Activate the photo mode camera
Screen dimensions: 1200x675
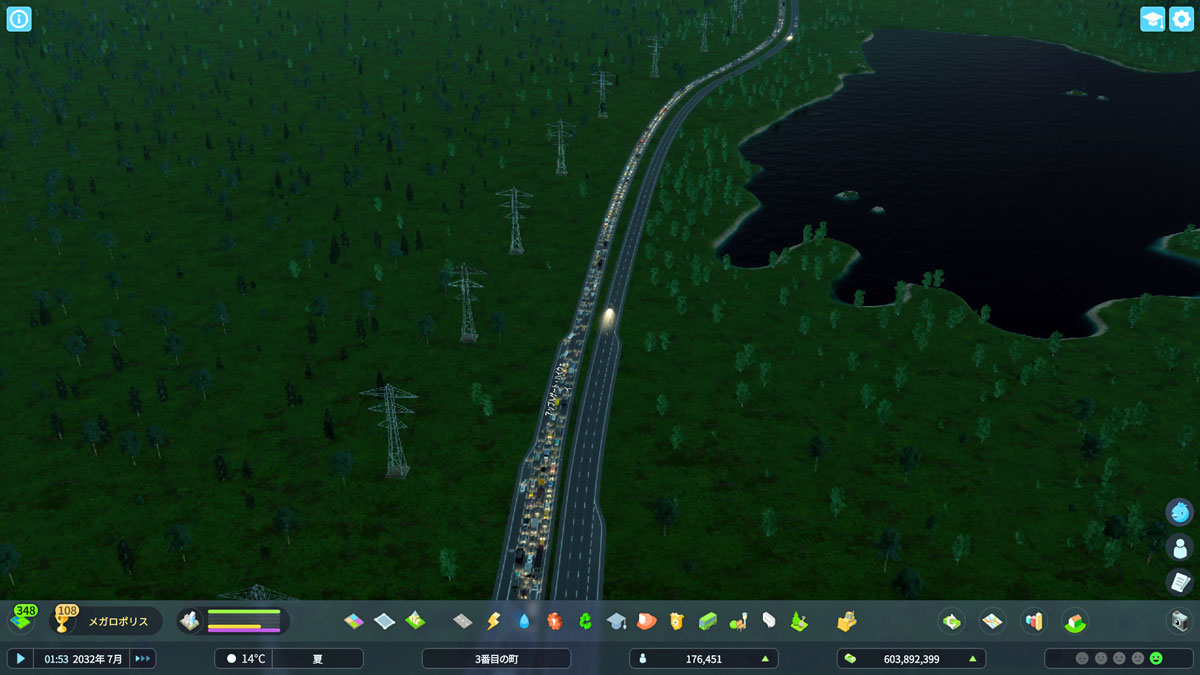click(1180, 621)
